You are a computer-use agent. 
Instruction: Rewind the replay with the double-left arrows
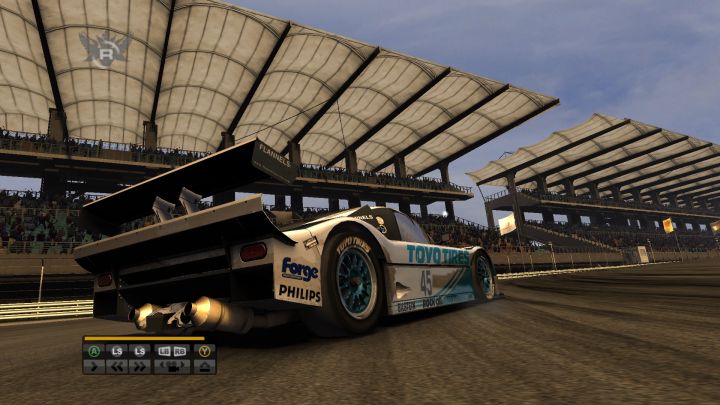[x=117, y=366]
